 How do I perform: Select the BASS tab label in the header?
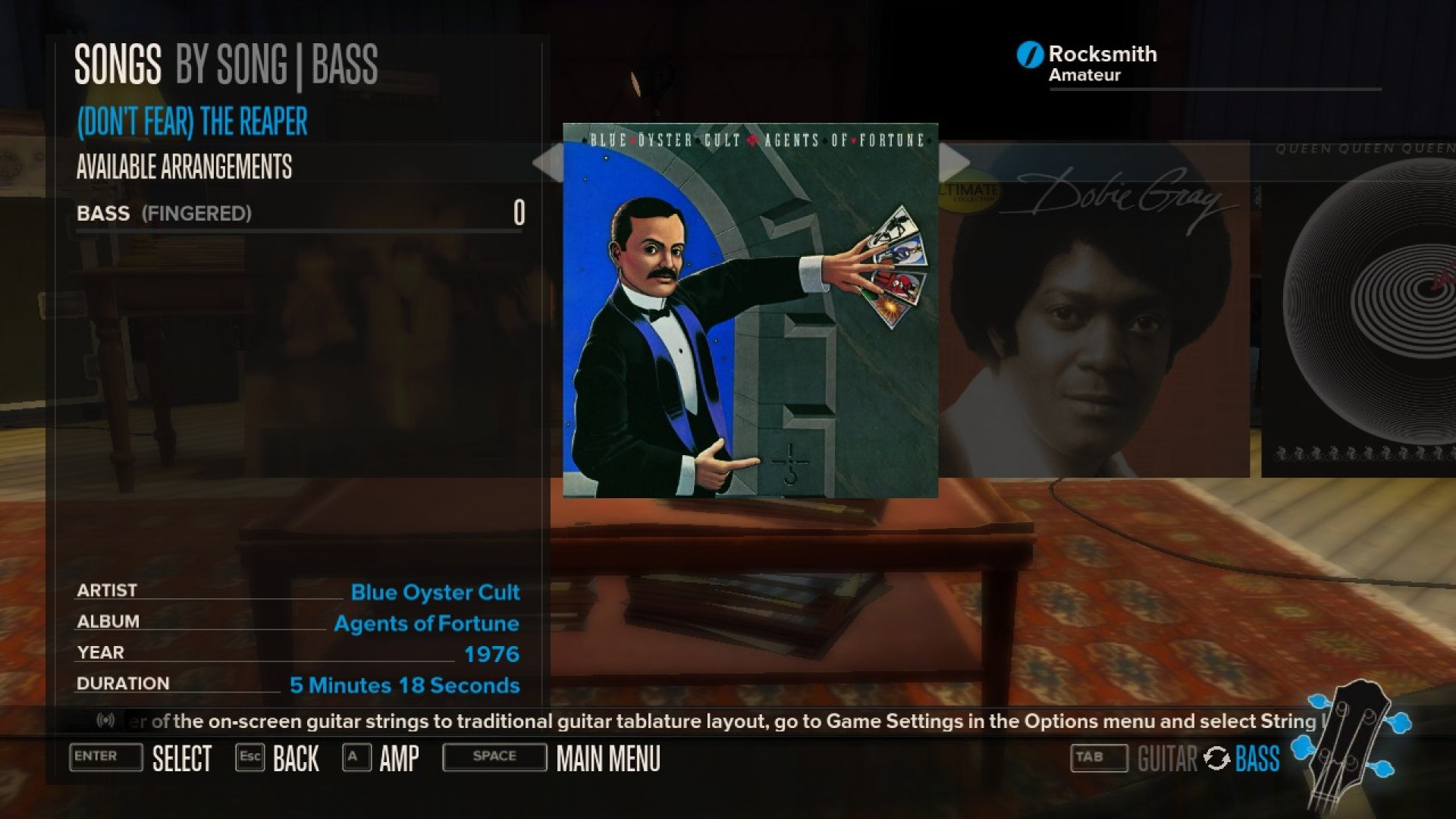point(344,65)
